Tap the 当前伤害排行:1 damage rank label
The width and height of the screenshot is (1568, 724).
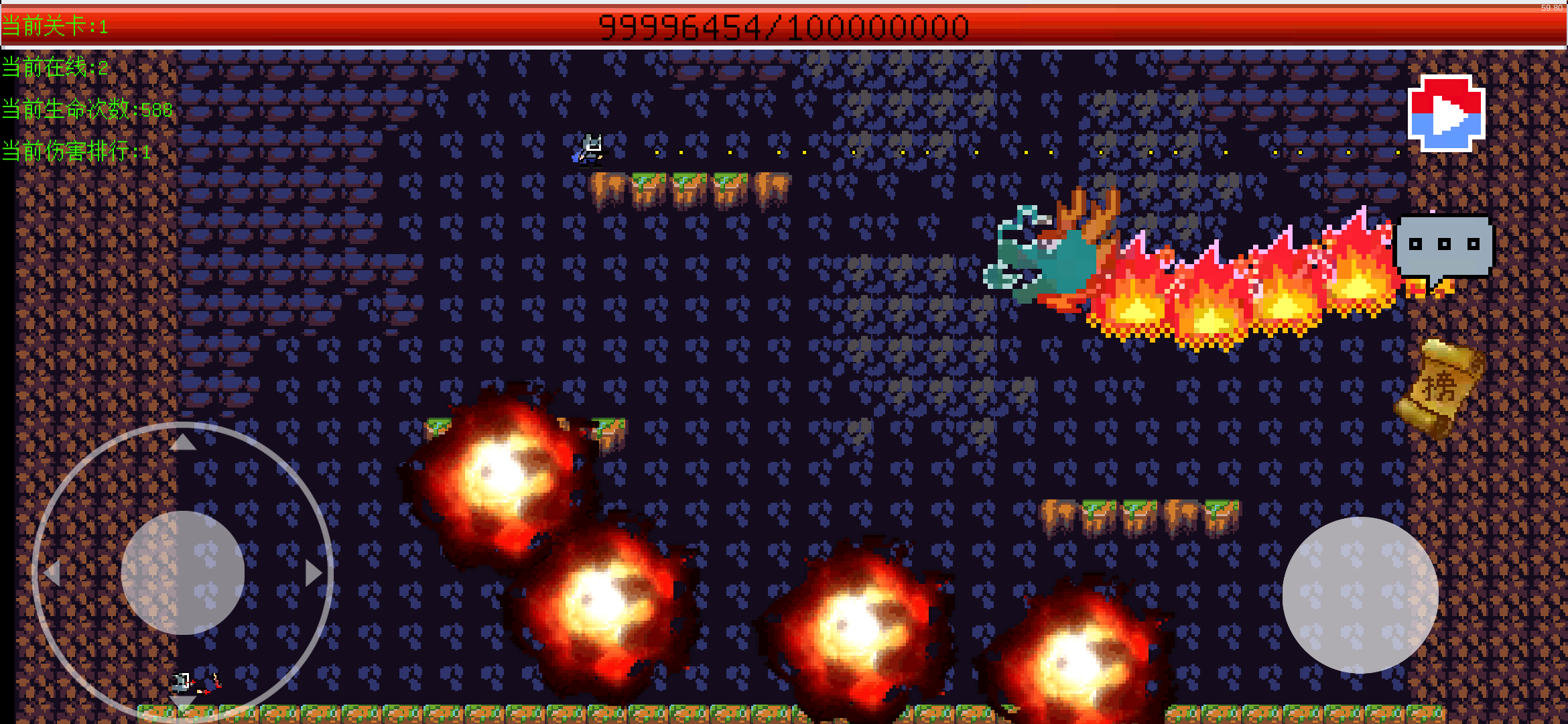click(x=76, y=151)
